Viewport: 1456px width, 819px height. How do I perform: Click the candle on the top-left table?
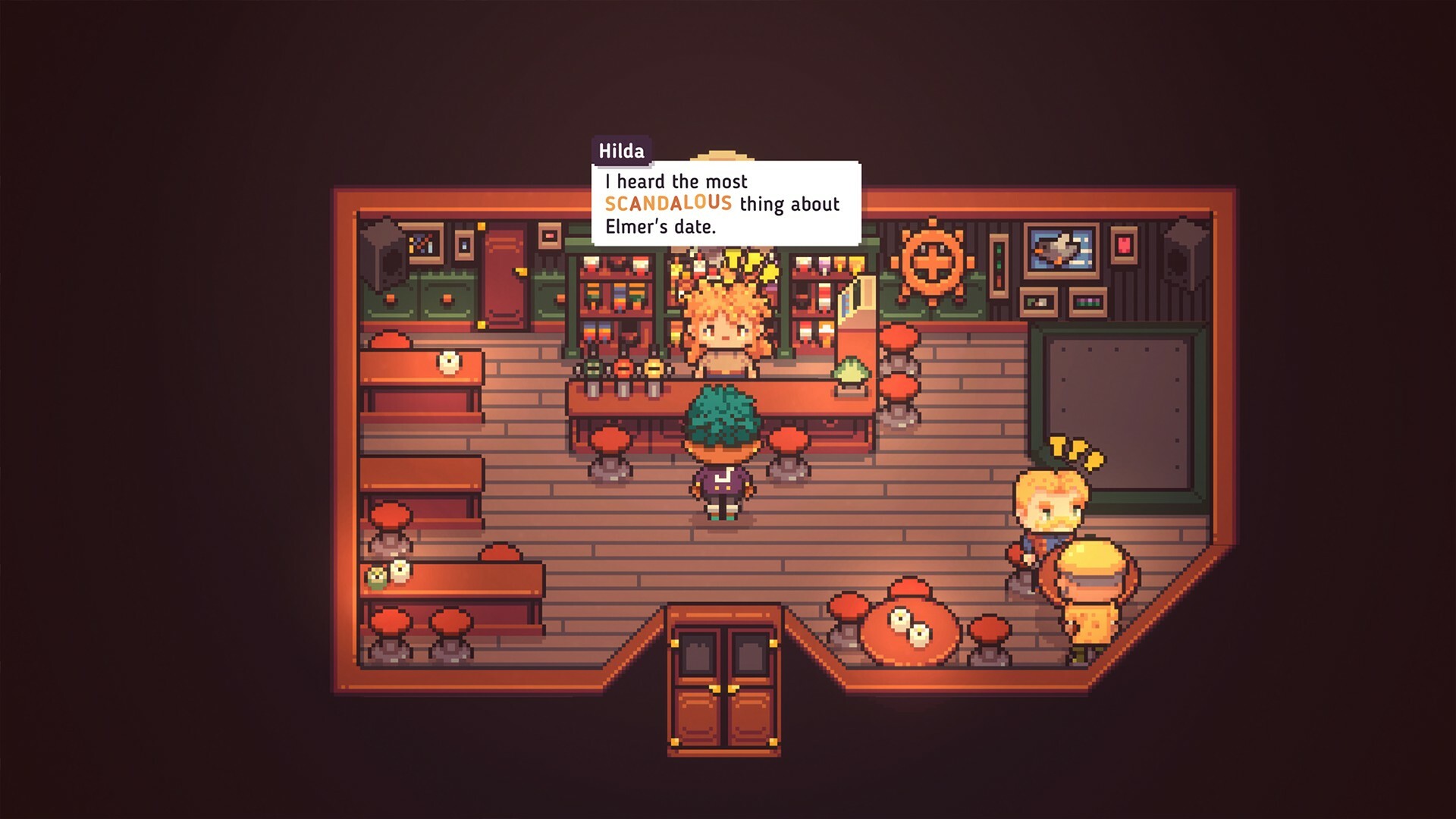tap(449, 362)
